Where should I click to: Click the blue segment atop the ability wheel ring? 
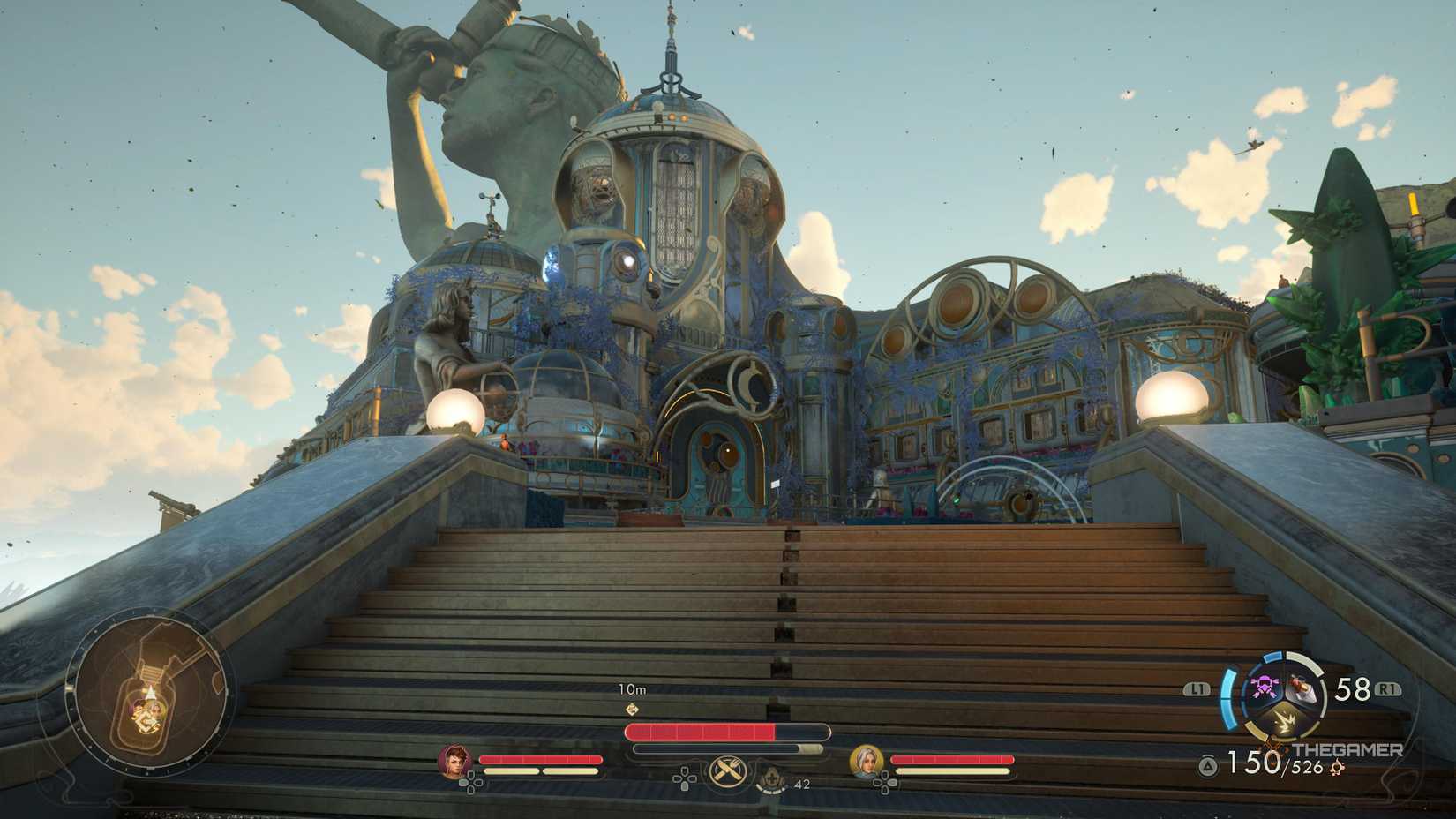click(1272, 657)
